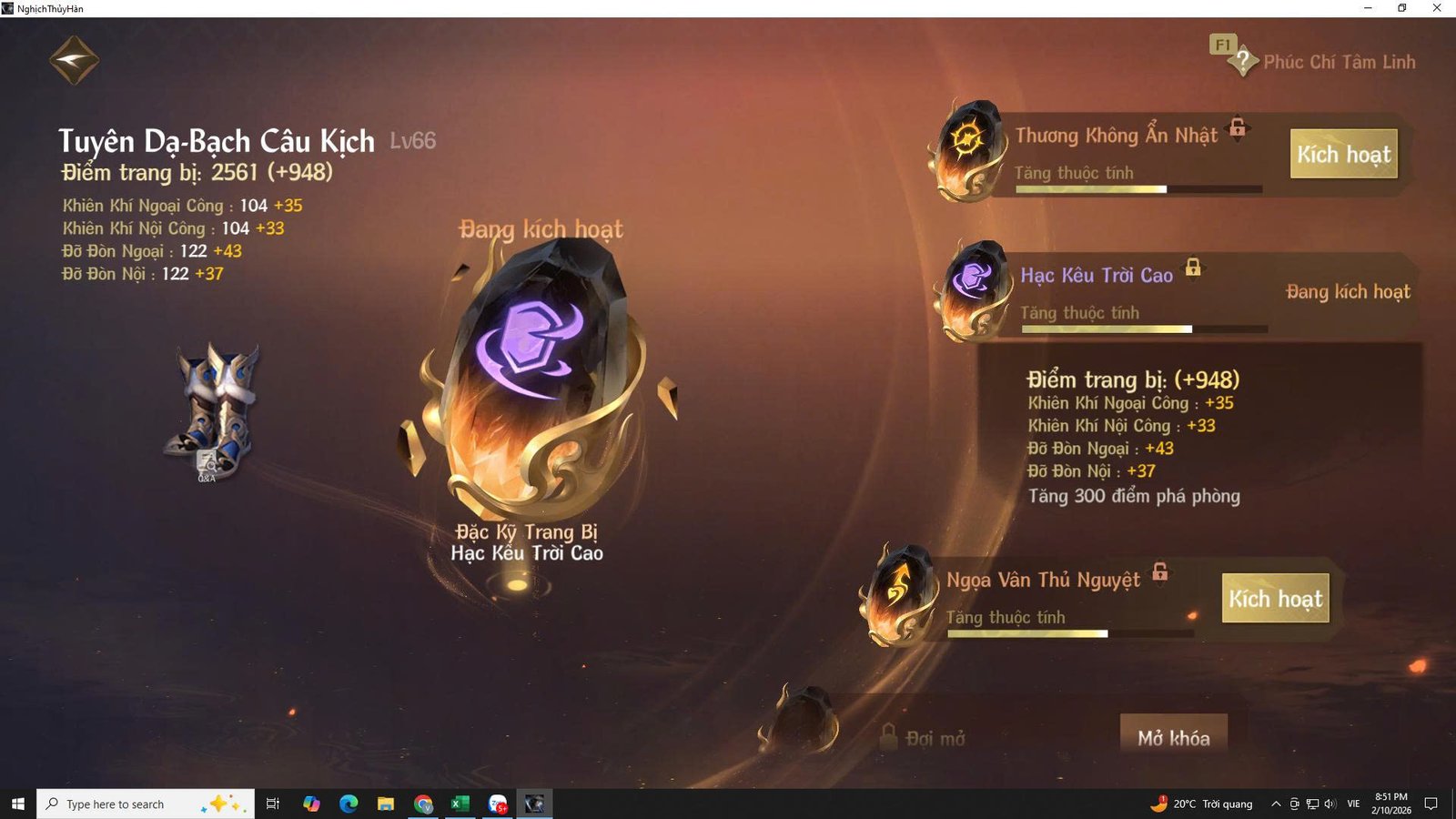This screenshot has height=819, width=1456.
Task: Expand Tăng thuộc tính under Thương Không Ẩn Nhật
Action: (x=1074, y=172)
